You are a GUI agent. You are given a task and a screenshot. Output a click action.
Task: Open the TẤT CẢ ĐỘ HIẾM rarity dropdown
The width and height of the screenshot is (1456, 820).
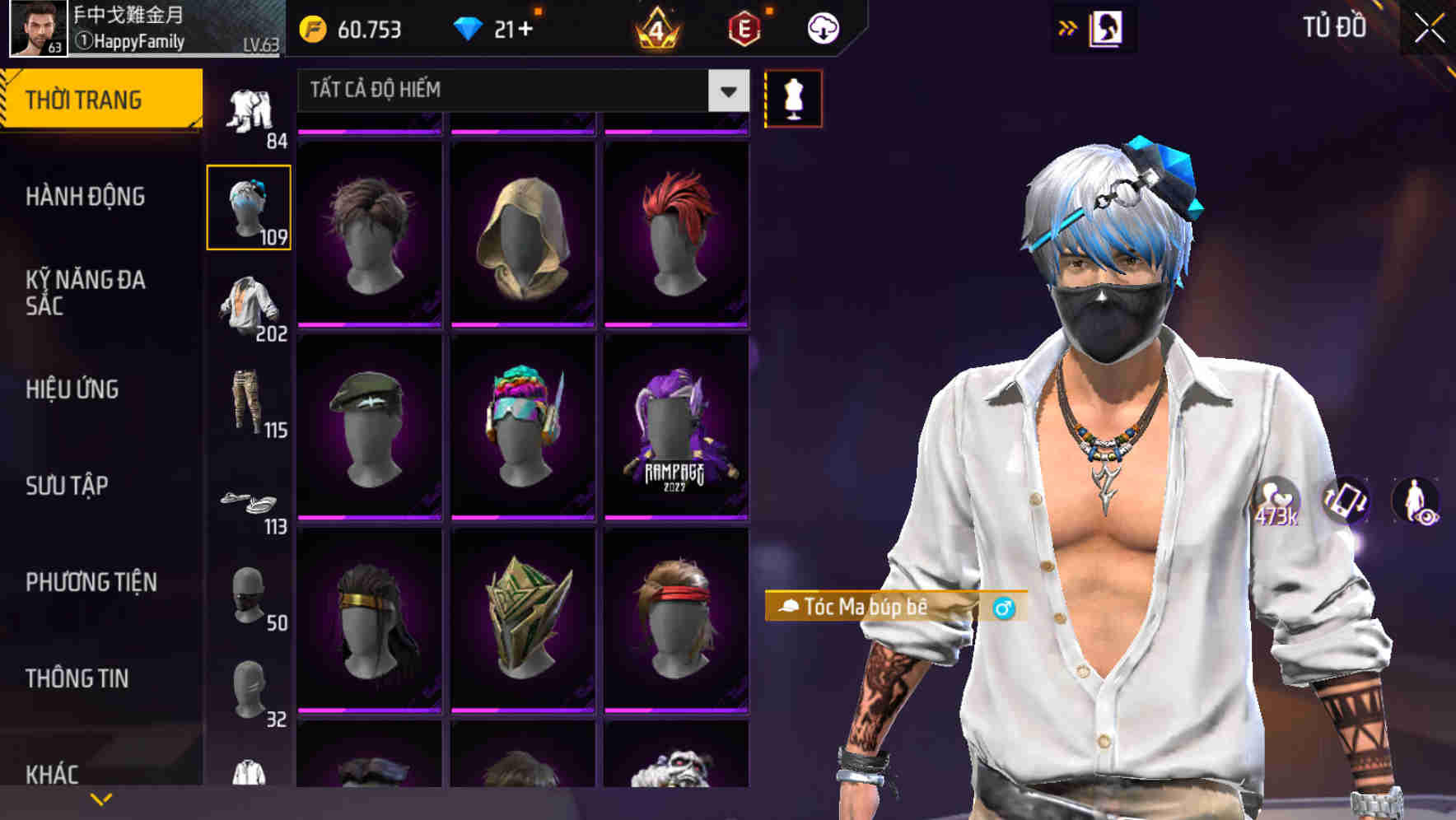pos(519,91)
